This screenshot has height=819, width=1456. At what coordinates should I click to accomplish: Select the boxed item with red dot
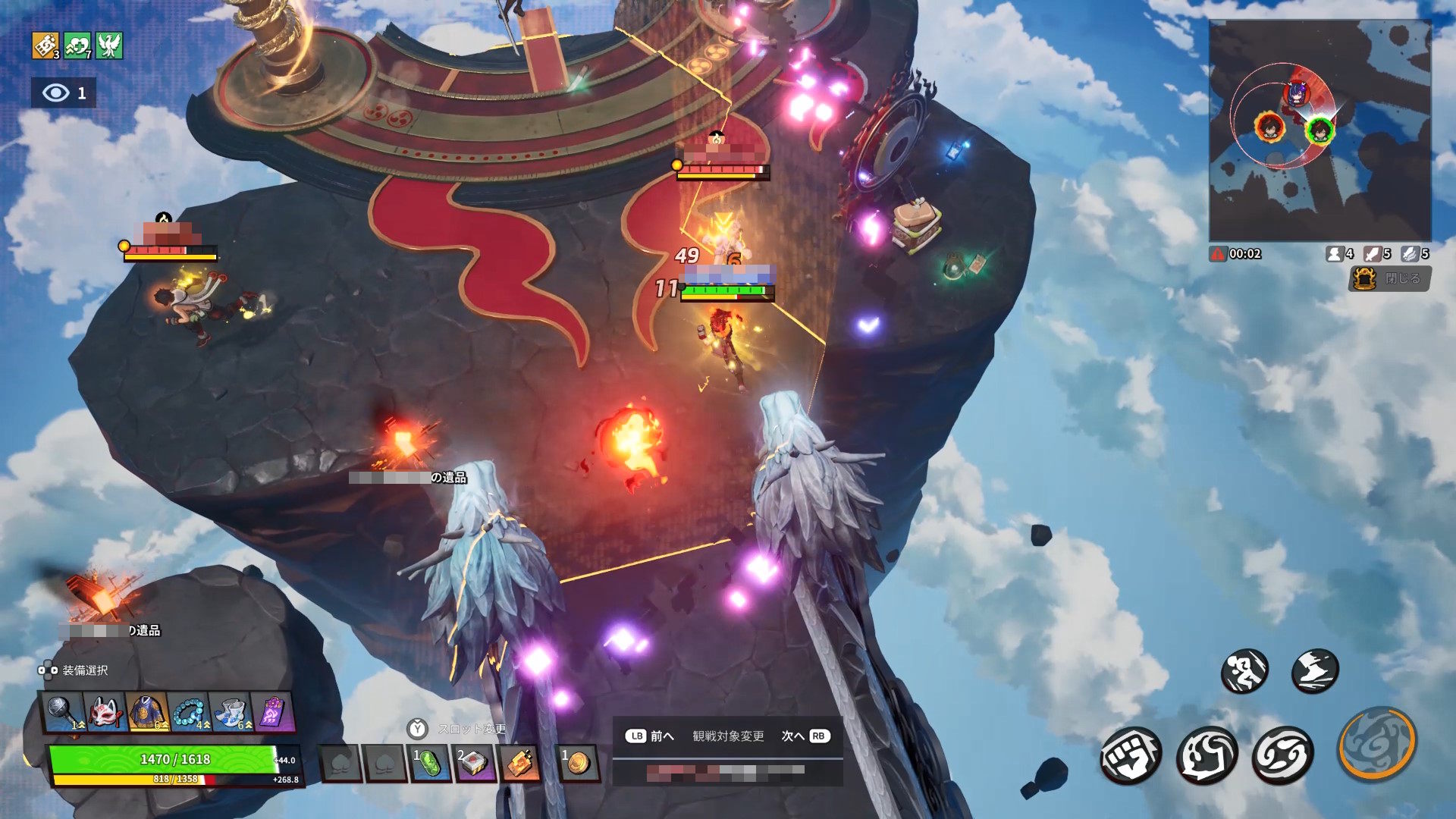coord(474,763)
